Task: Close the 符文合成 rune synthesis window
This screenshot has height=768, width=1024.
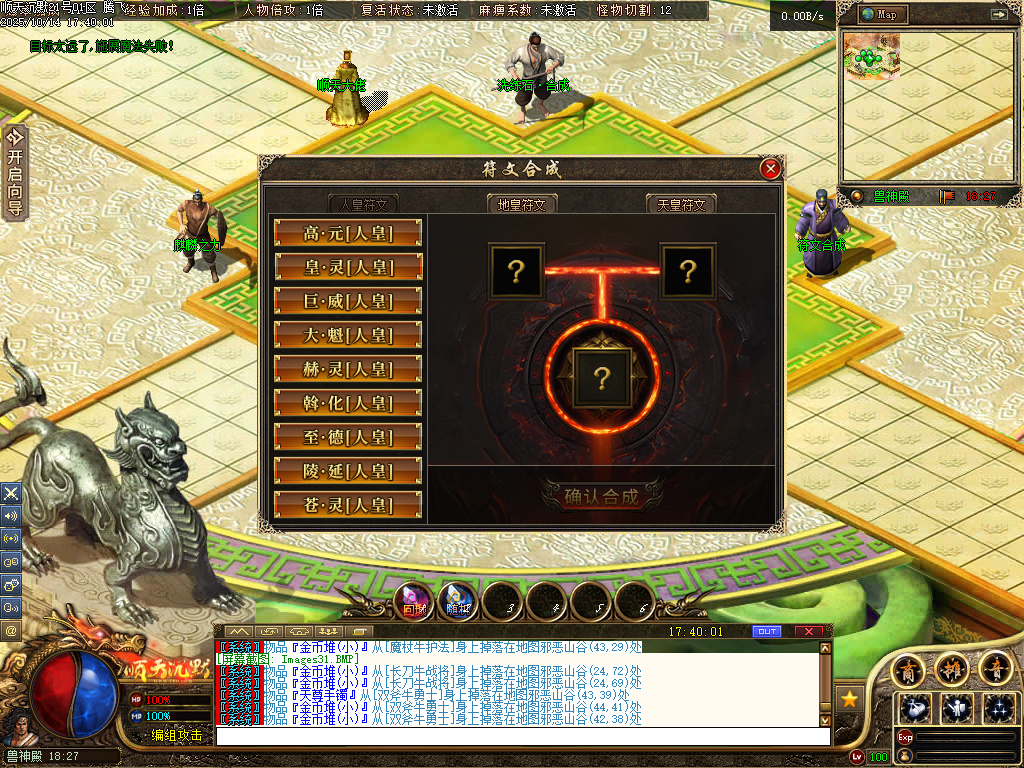Action: click(x=770, y=169)
